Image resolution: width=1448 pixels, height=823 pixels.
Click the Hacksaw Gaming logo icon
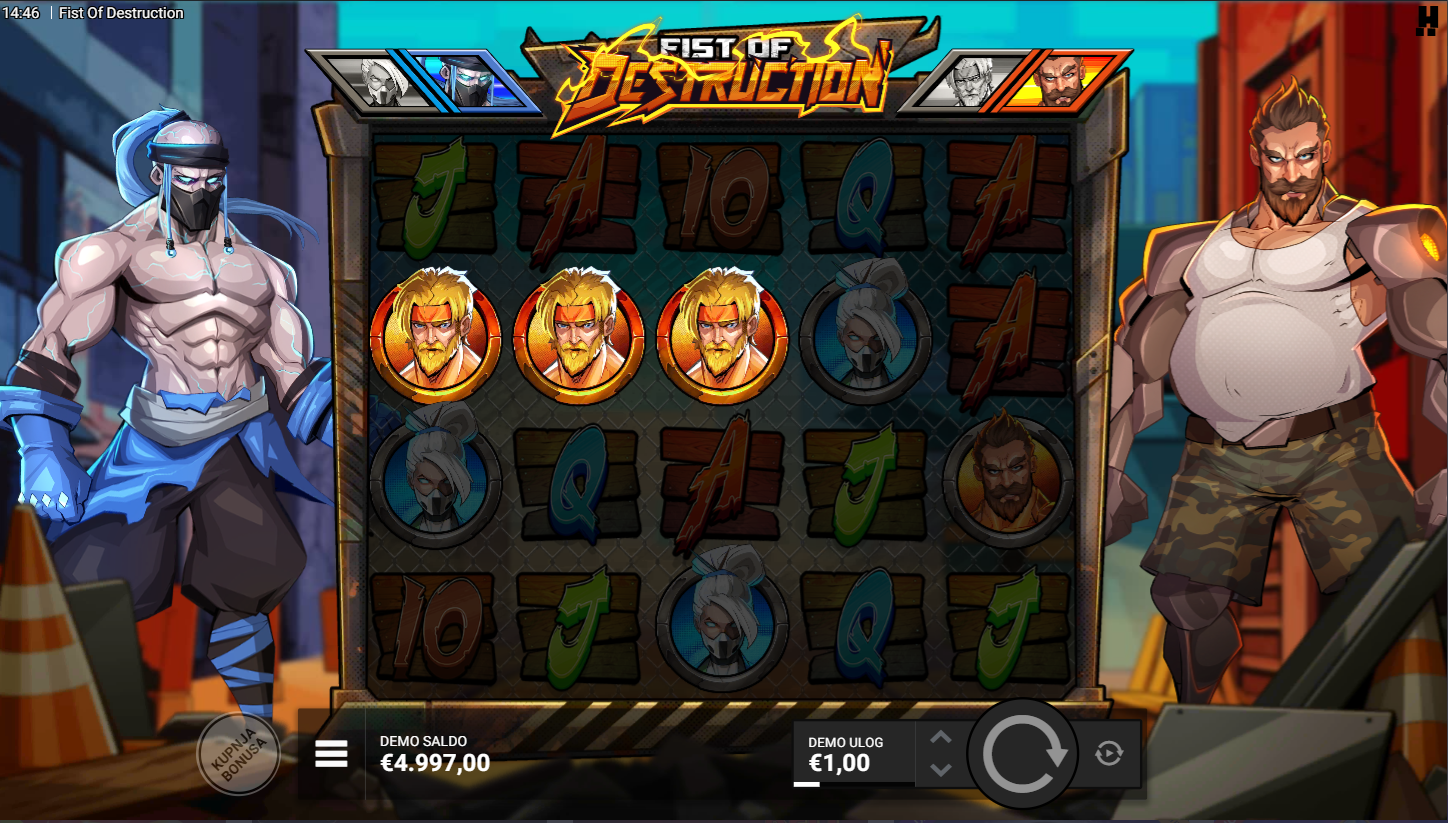coord(1426,20)
